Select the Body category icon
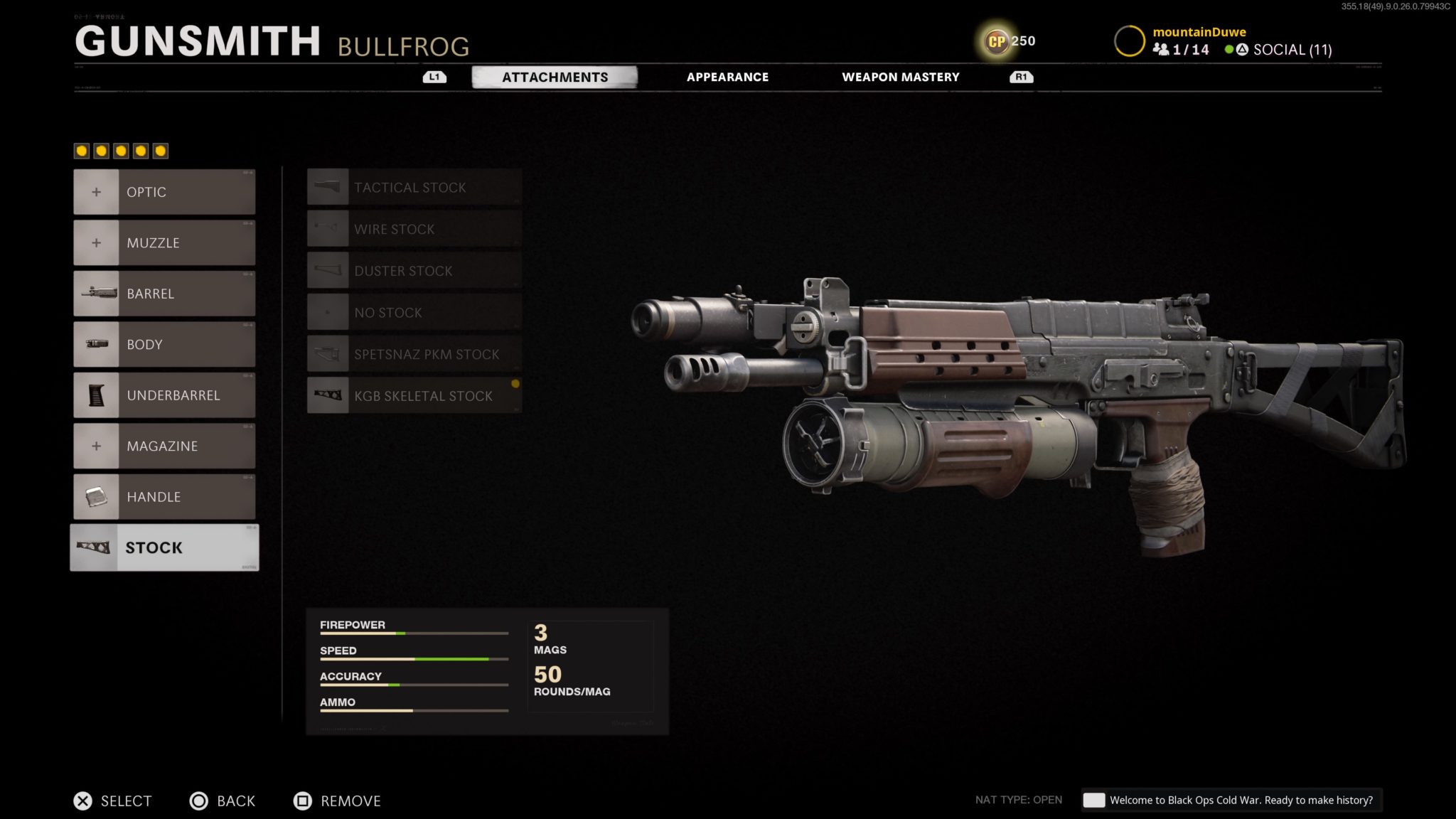Screen dimensions: 1456x819 point(97,344)
